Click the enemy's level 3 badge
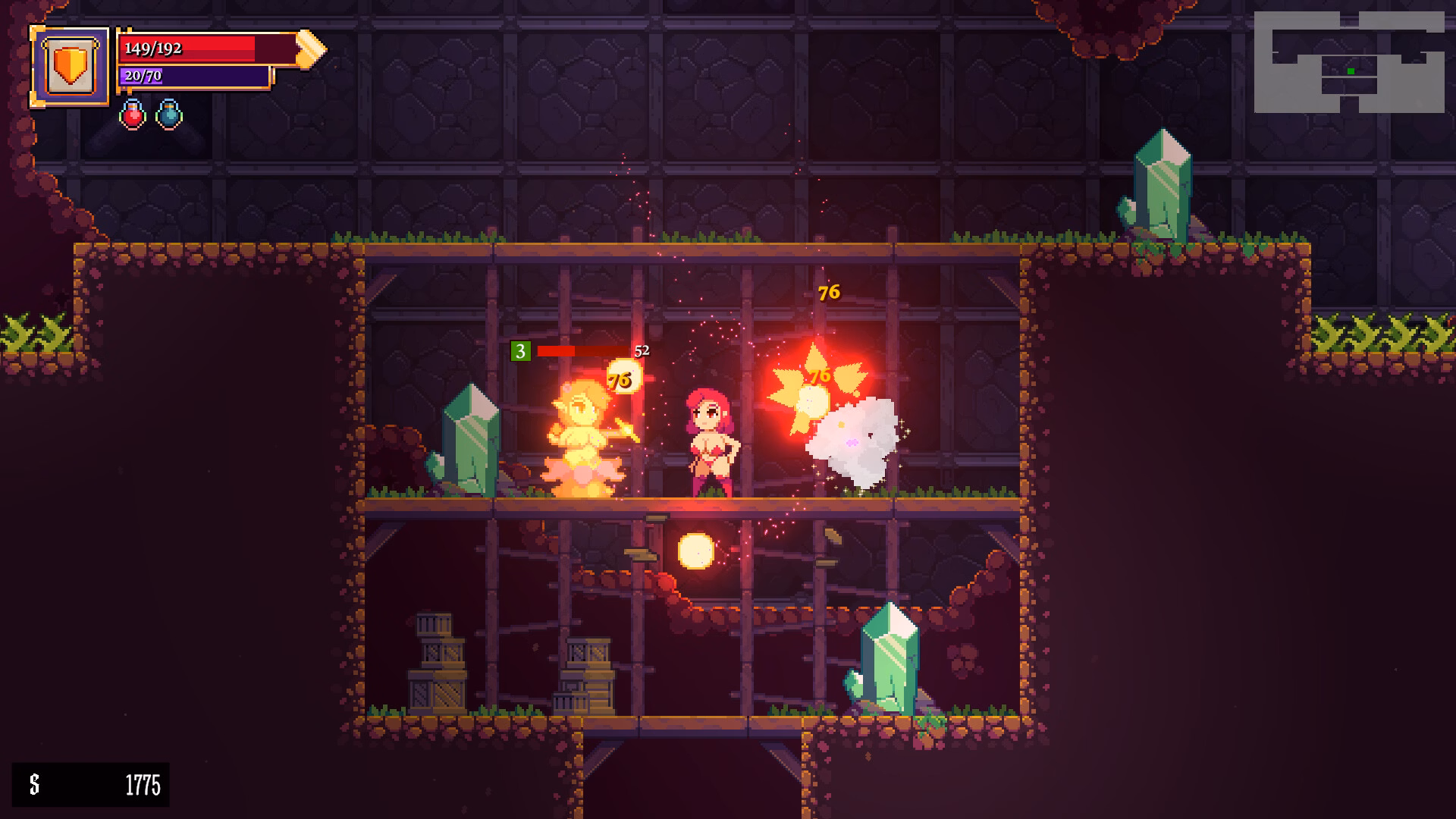The height and width of the screenshot is (819, 1456). pyautogui.click(x=521, y=350)
